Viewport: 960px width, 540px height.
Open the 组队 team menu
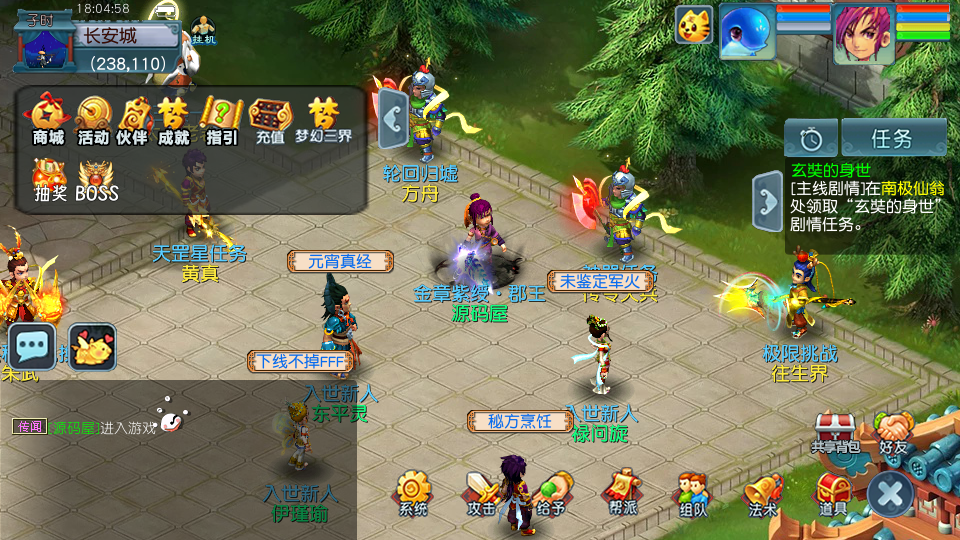pyautogui.click(x=692, y=493)
